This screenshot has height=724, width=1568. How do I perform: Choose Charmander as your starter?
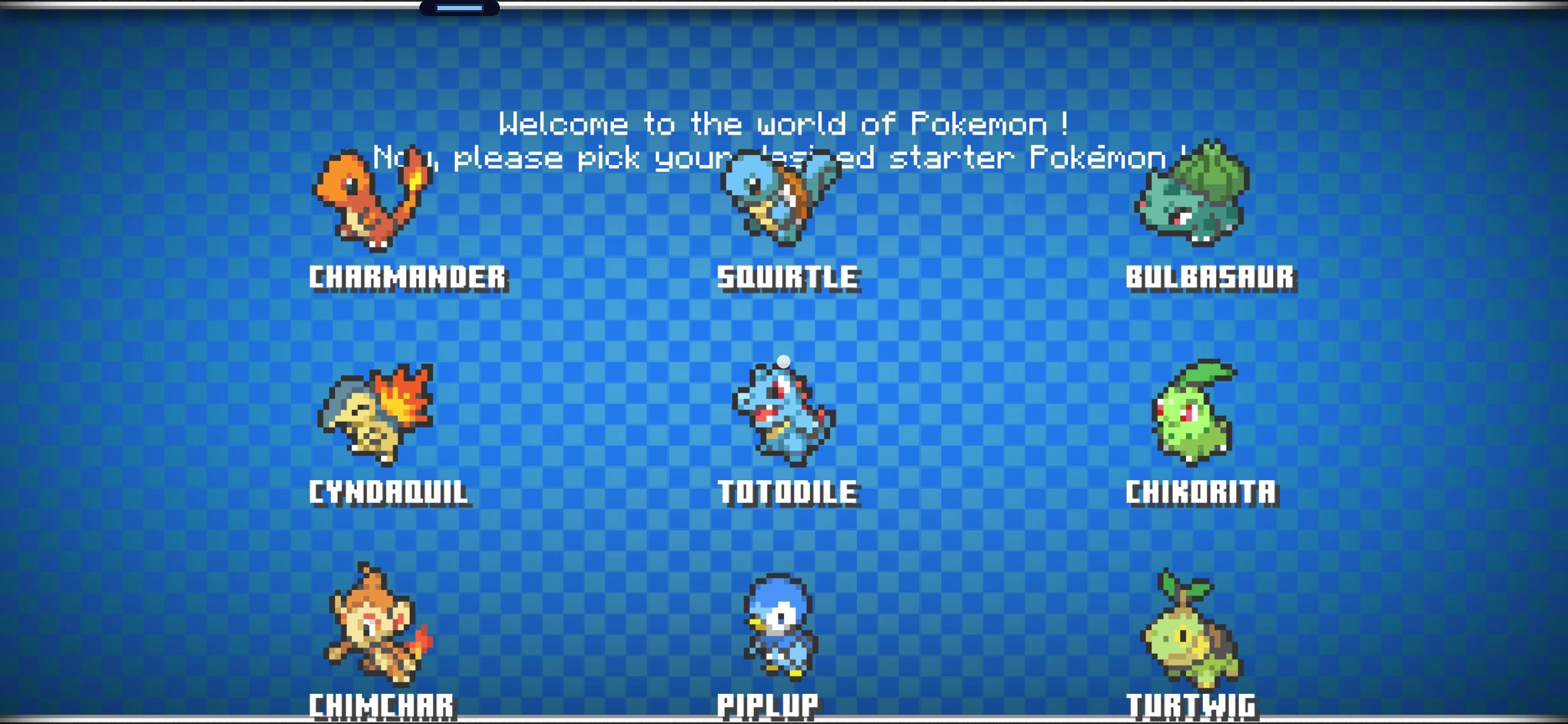(x=372, y=201)
